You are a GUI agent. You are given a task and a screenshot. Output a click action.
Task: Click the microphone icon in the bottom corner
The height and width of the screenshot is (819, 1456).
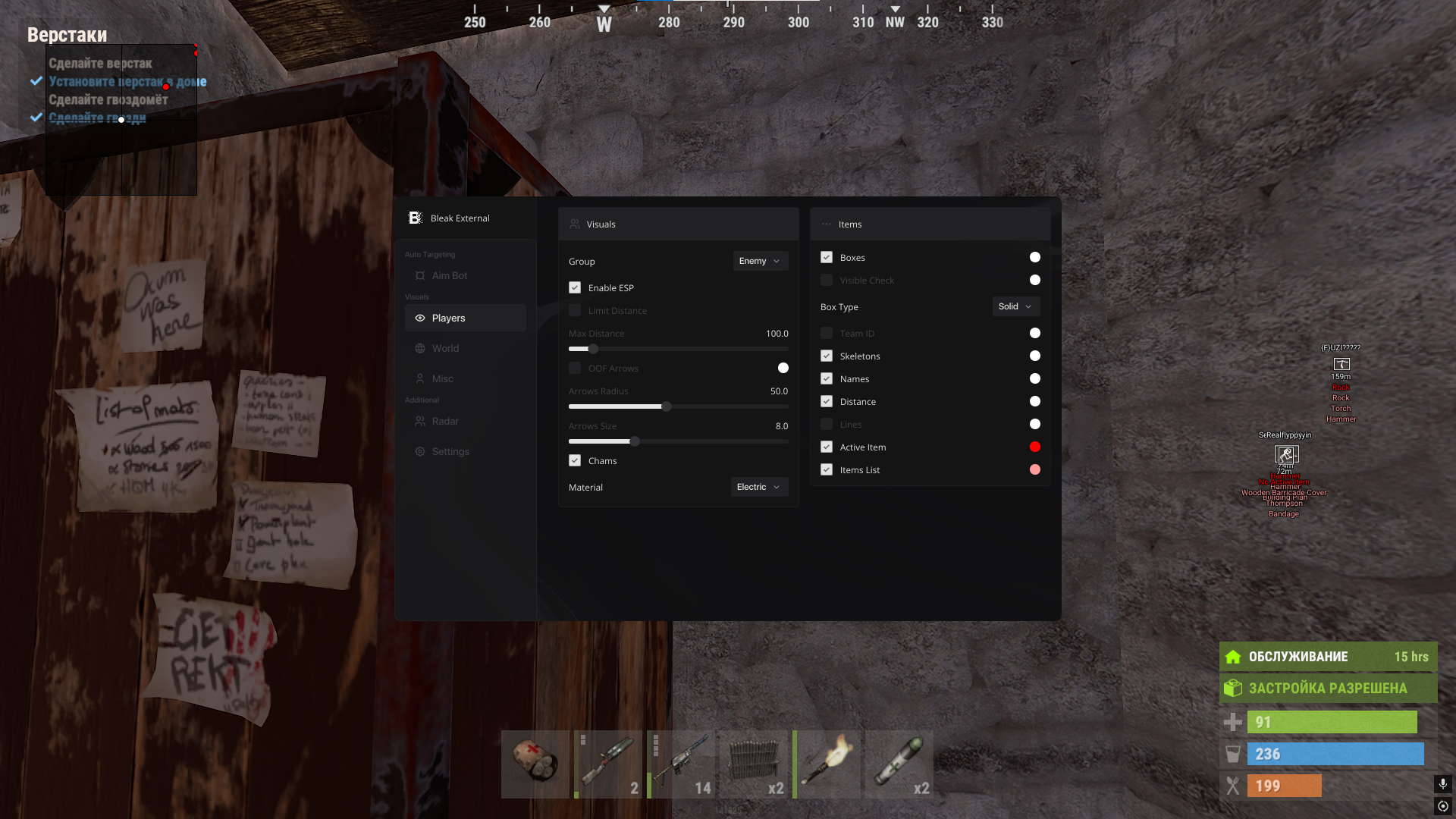click(1442, 784)
